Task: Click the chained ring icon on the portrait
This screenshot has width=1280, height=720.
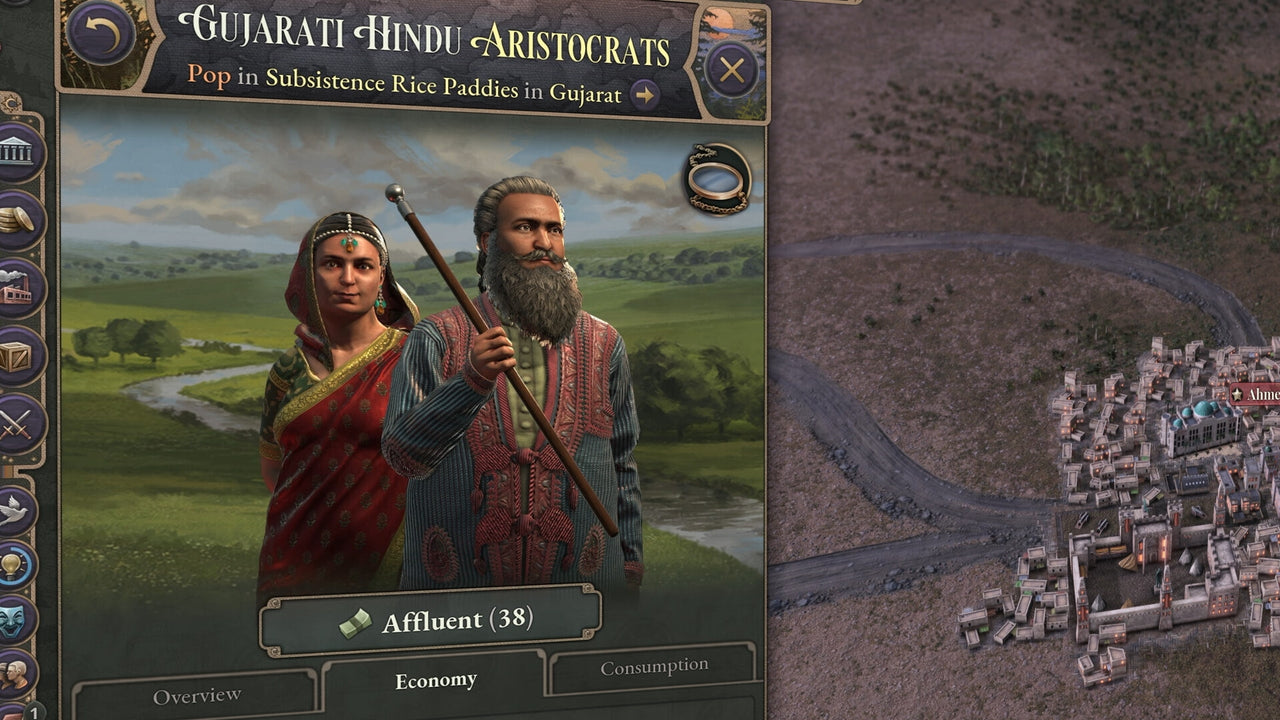Action: point(717,178)
